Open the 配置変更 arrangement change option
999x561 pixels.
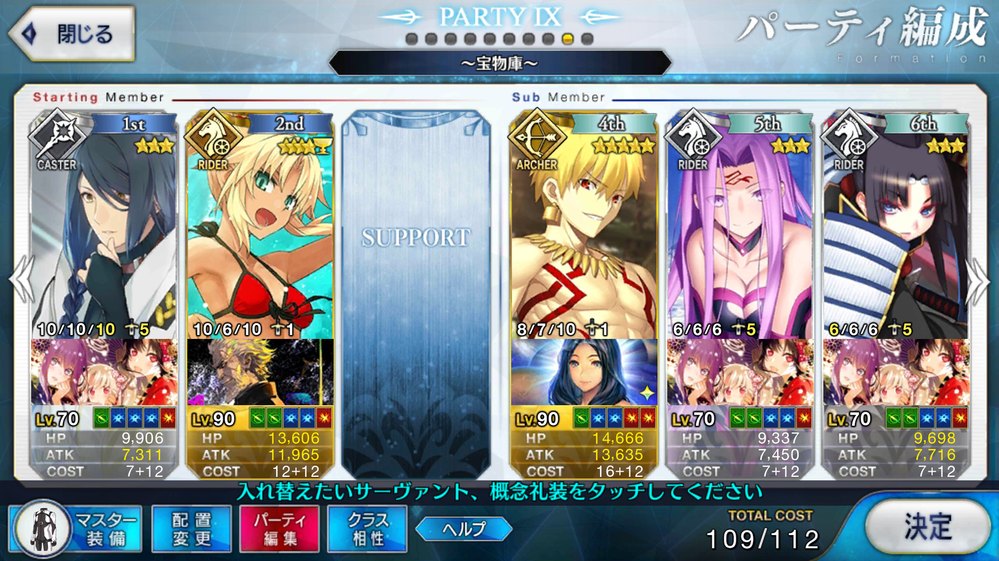[191, 528]
